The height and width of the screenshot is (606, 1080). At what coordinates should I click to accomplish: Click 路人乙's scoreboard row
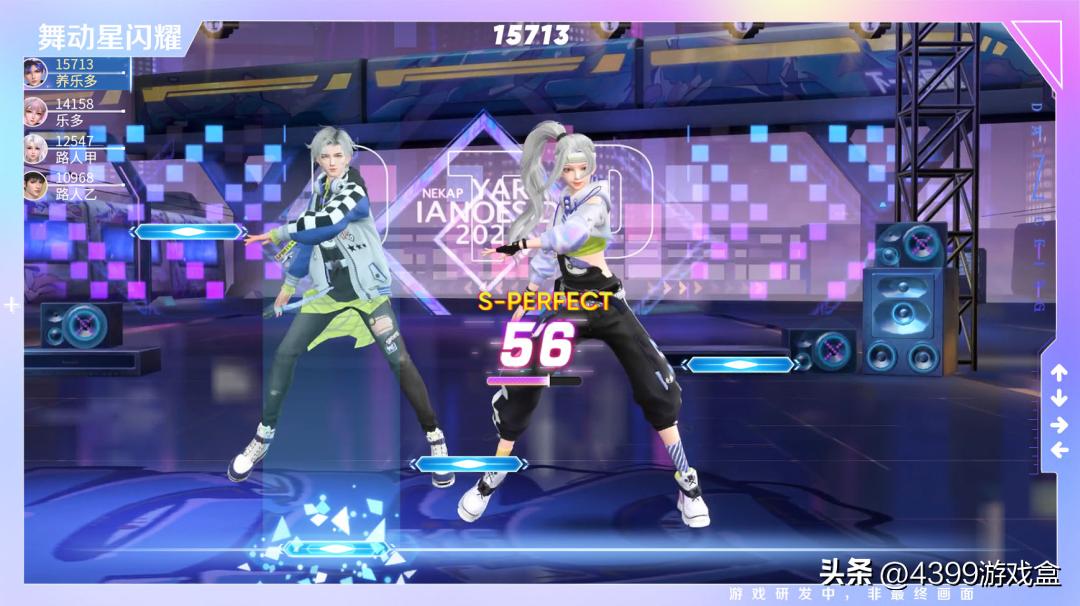coord(73,186)
